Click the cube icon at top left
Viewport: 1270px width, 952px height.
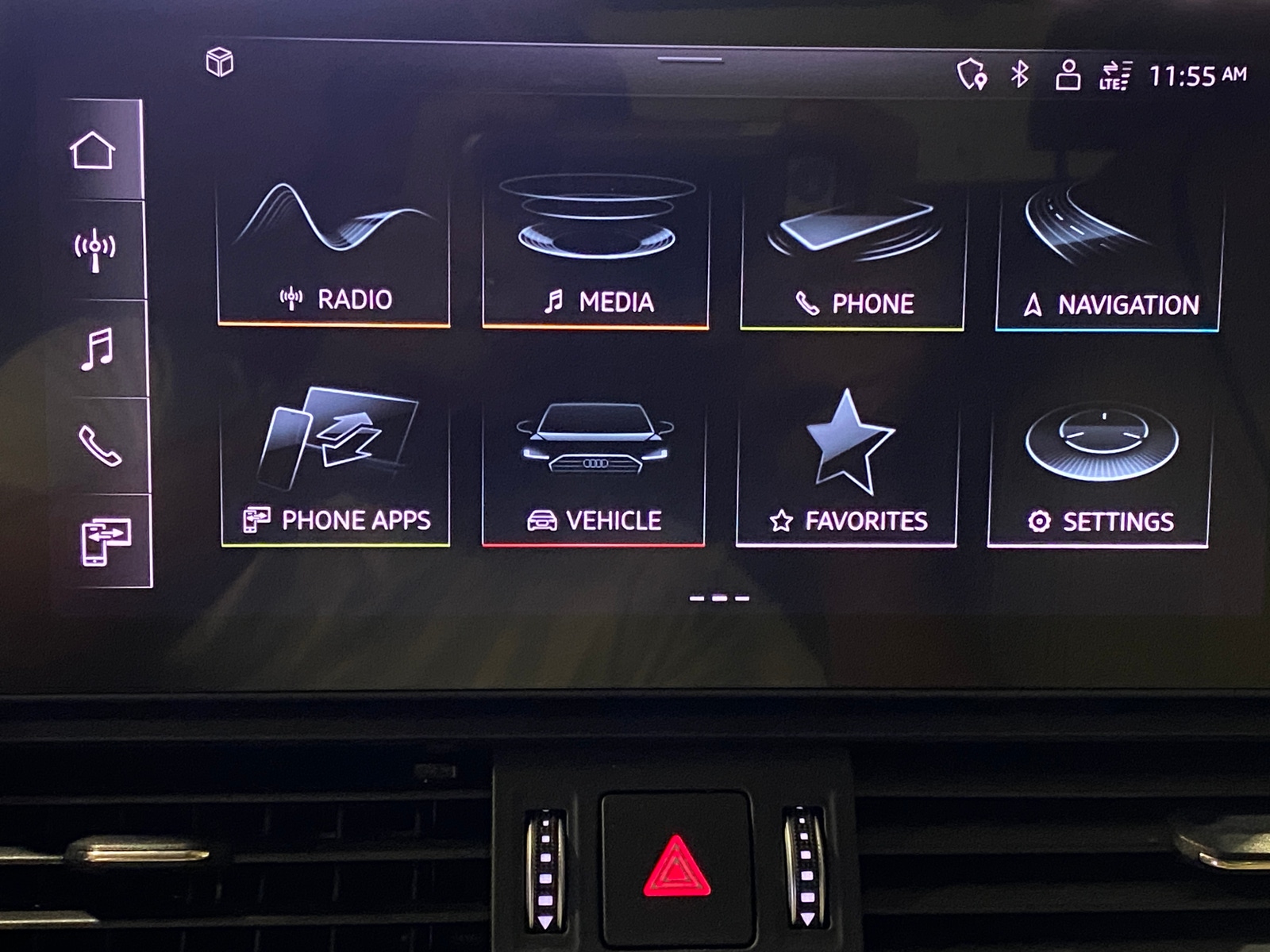220,62
